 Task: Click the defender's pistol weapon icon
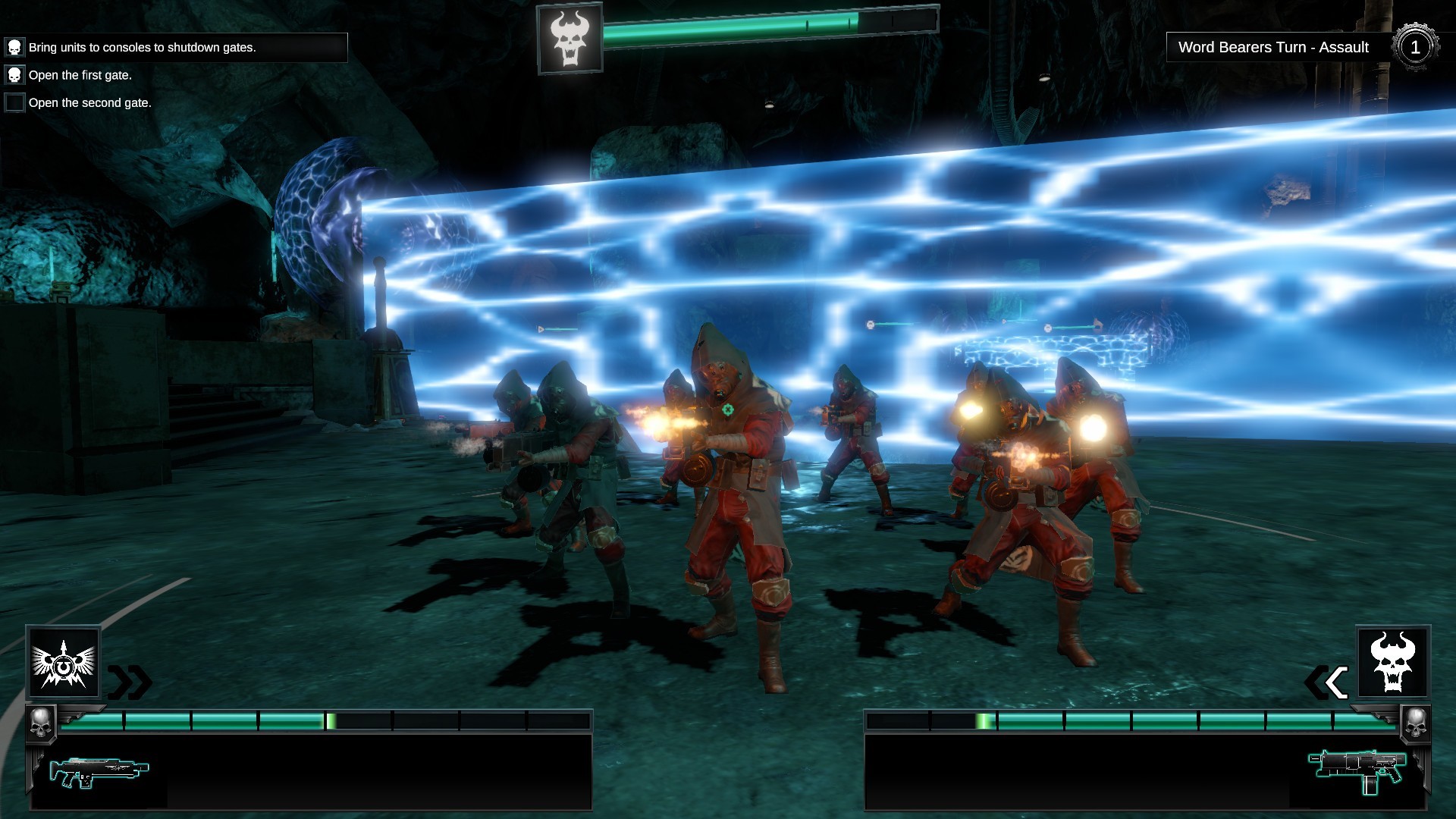pyautogui.click(x=1357, y=770)
